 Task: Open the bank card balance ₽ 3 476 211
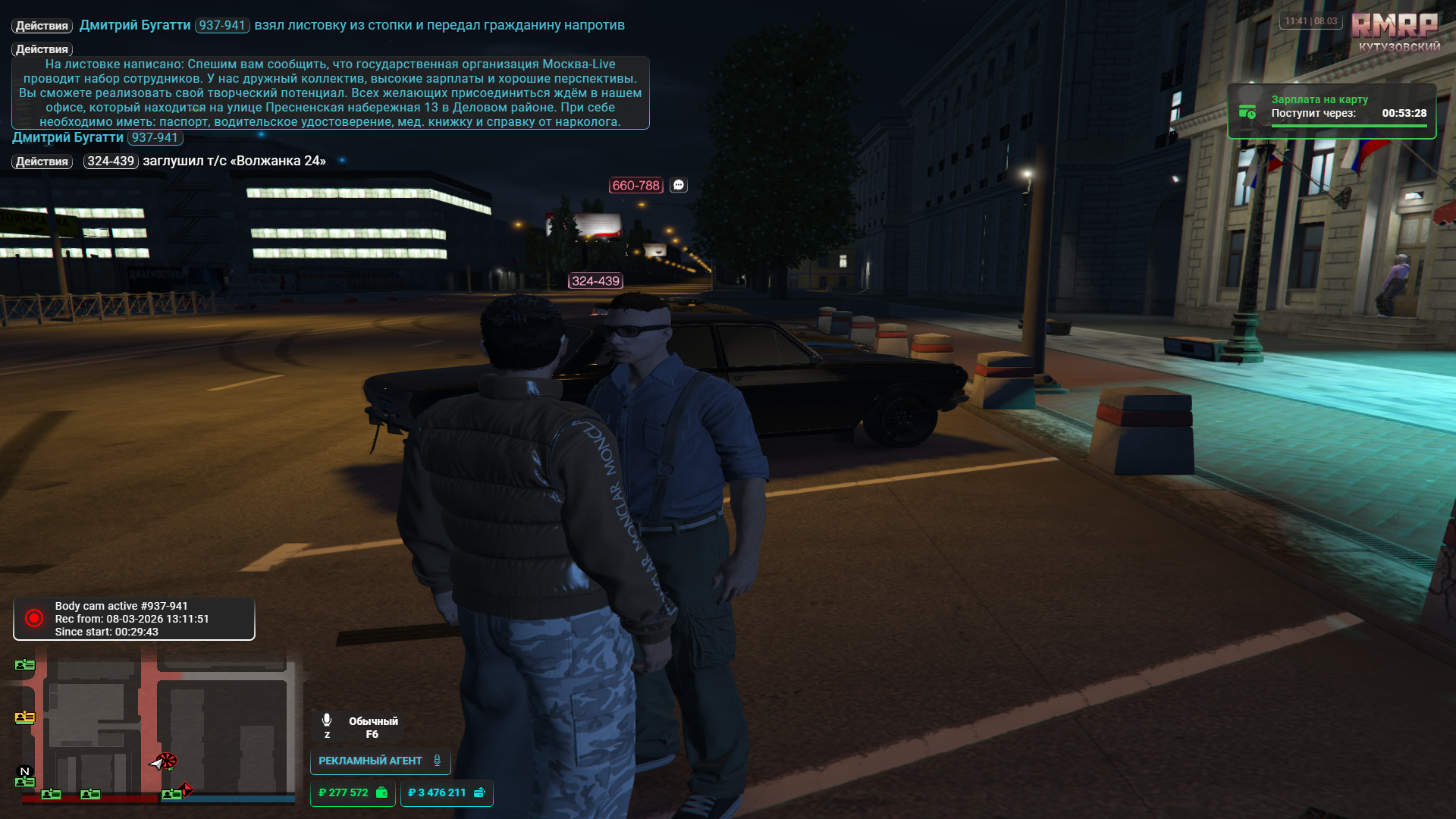[446, 792]
